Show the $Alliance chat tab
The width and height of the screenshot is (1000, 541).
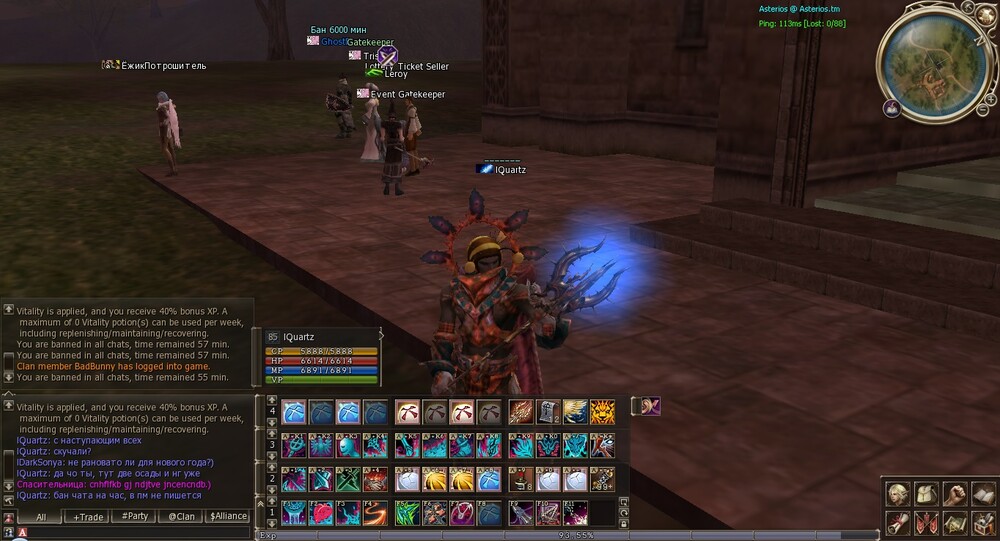pyautogui.click(x=227, y=516)
